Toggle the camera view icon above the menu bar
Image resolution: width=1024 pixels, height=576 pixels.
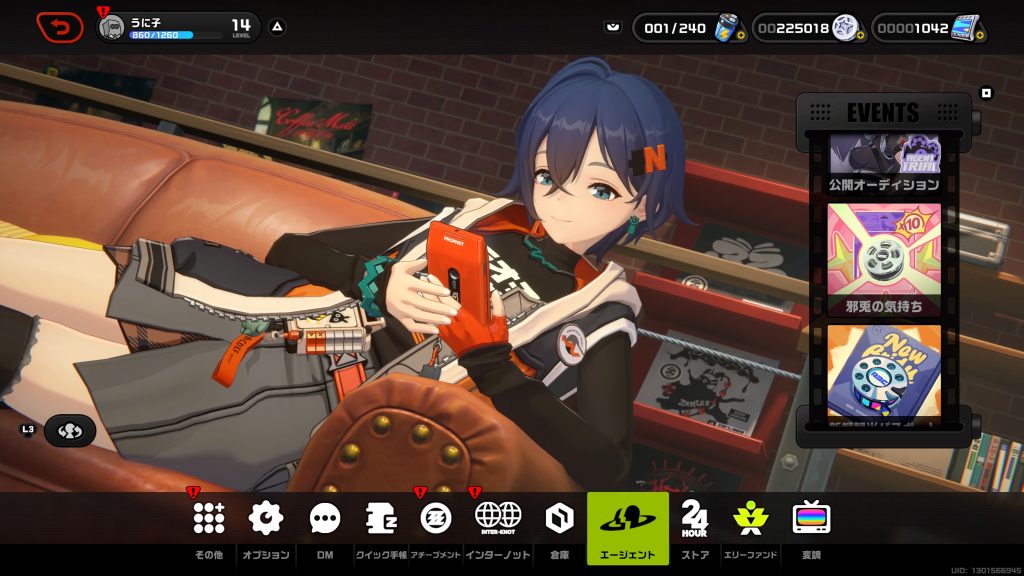click(x=69, y=431)
